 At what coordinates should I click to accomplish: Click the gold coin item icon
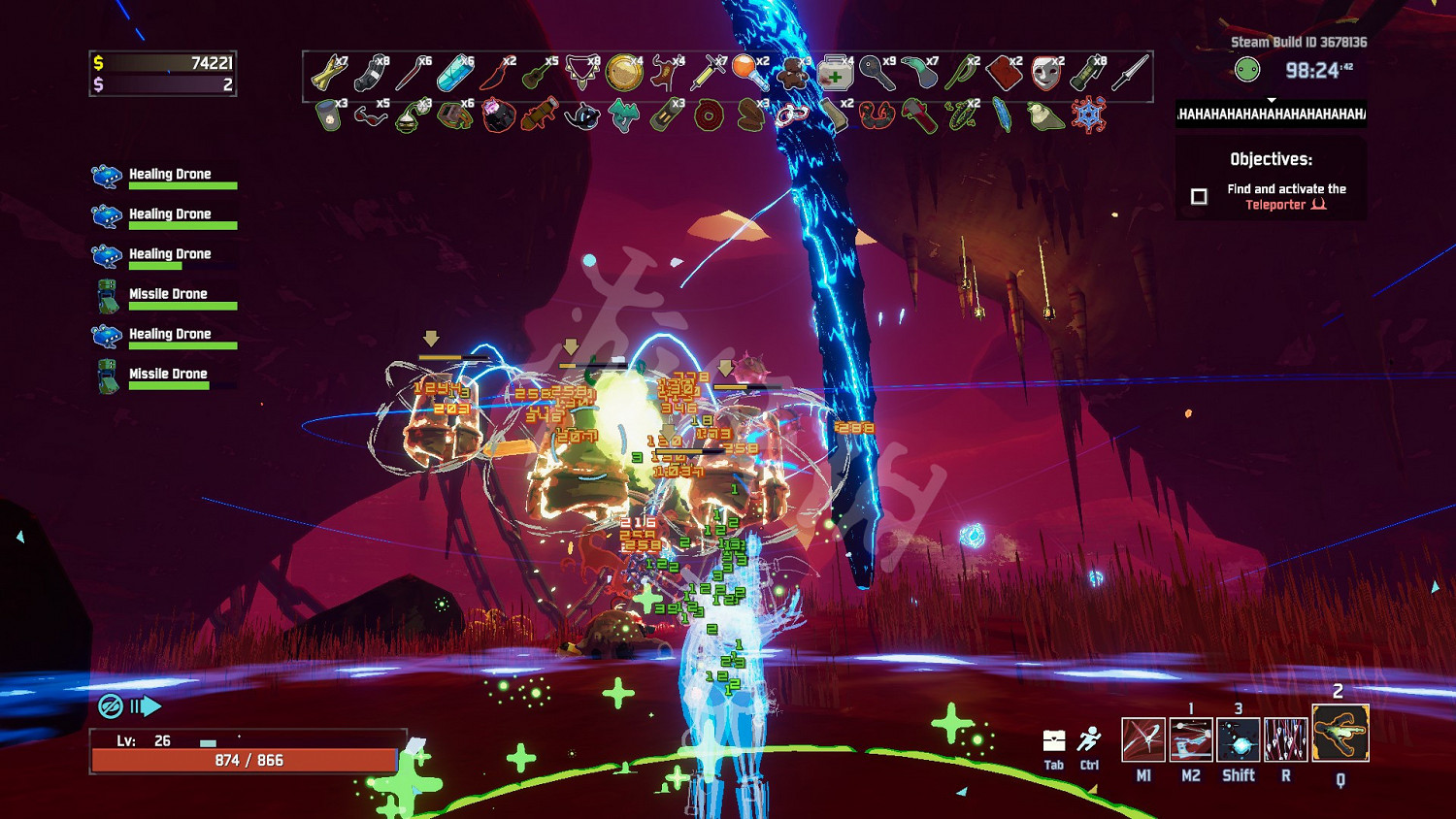click(623, 74)
